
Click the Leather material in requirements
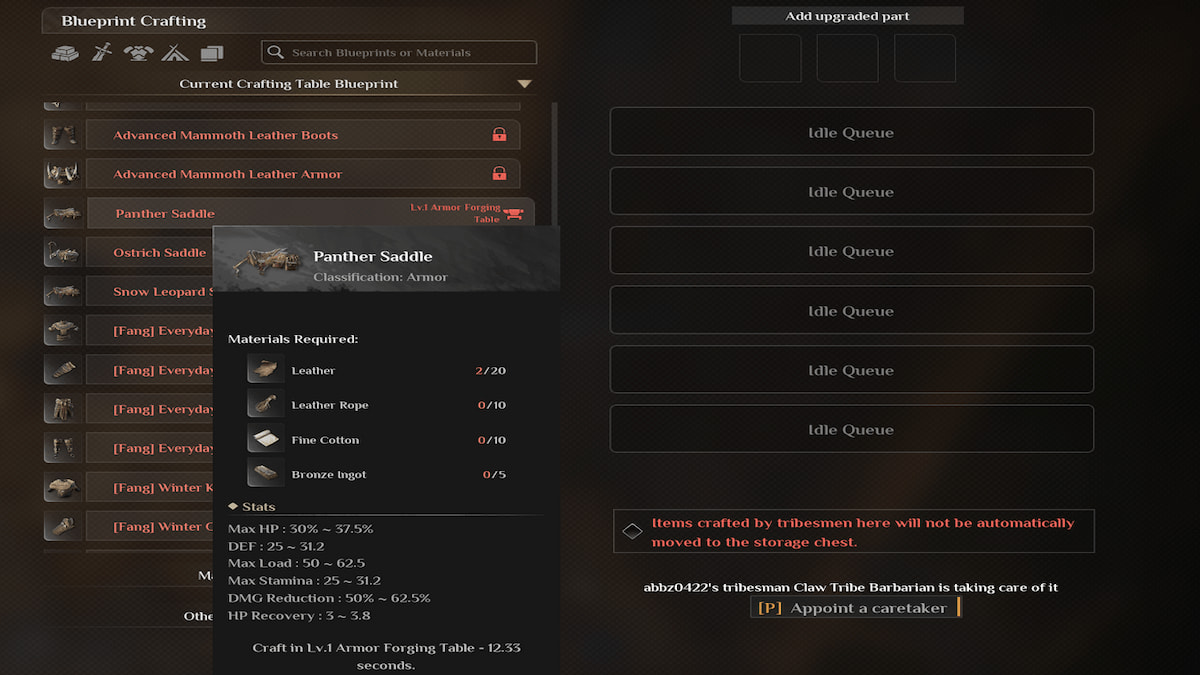(x=313, y=371)
